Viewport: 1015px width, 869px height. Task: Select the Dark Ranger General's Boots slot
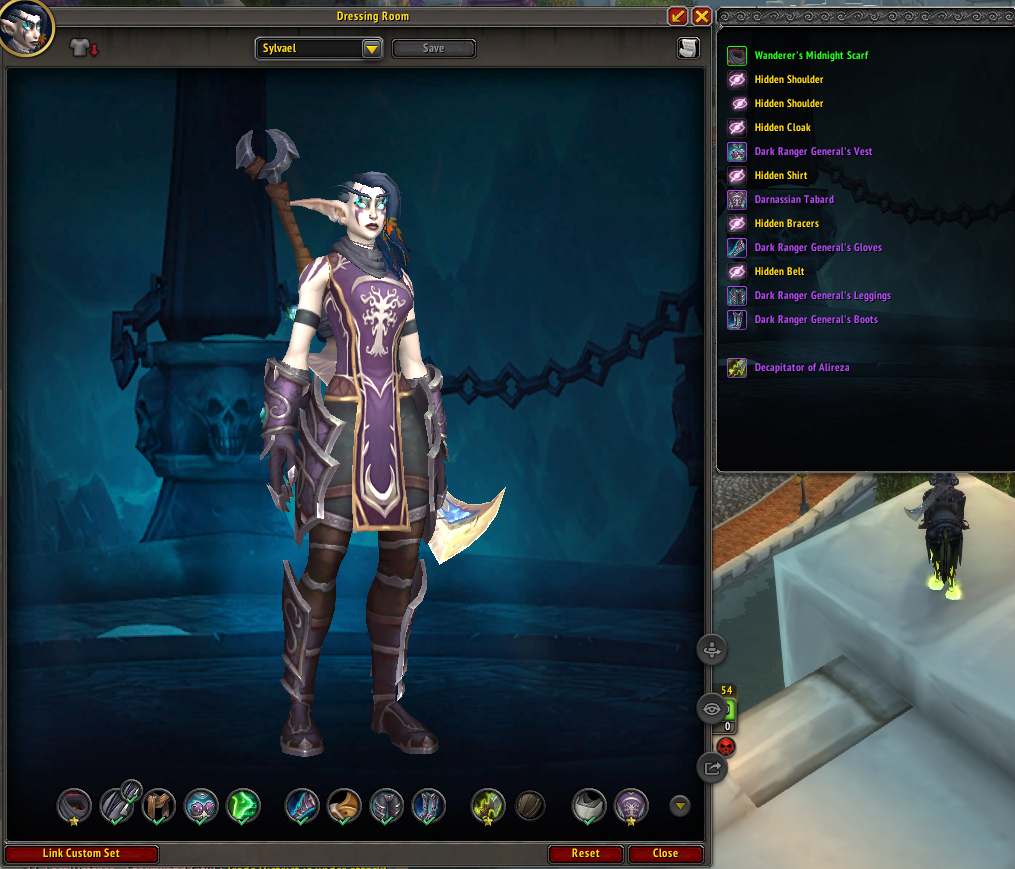[x=429, y=805]
